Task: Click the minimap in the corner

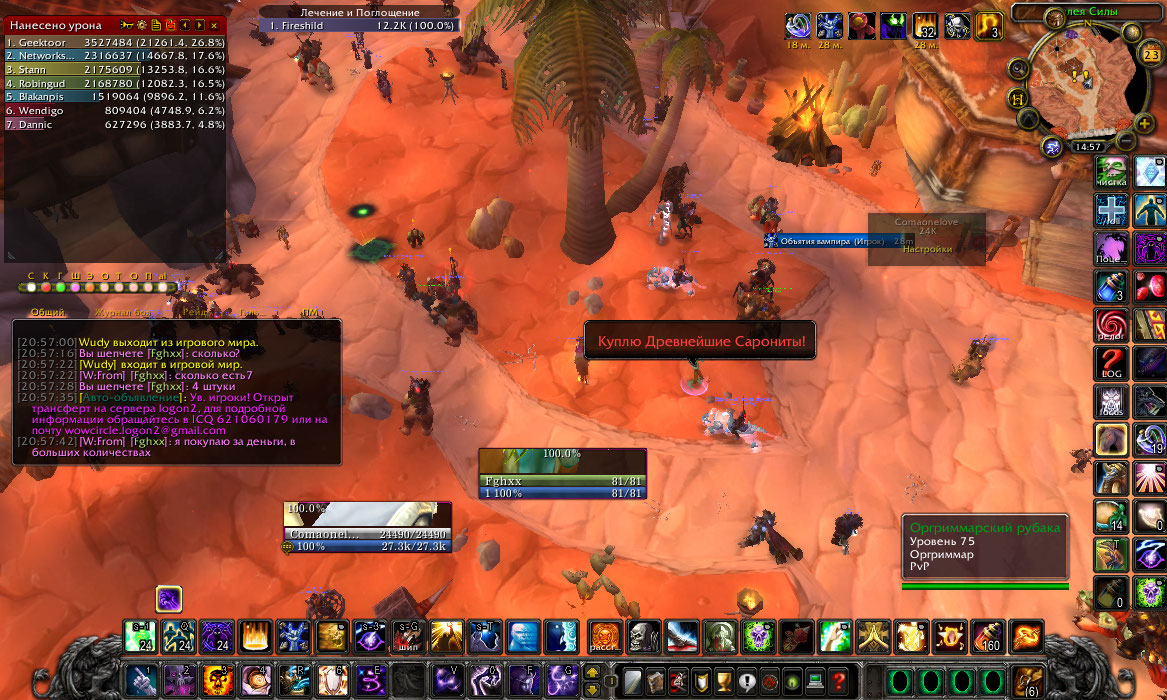Action: [1082, 80]
